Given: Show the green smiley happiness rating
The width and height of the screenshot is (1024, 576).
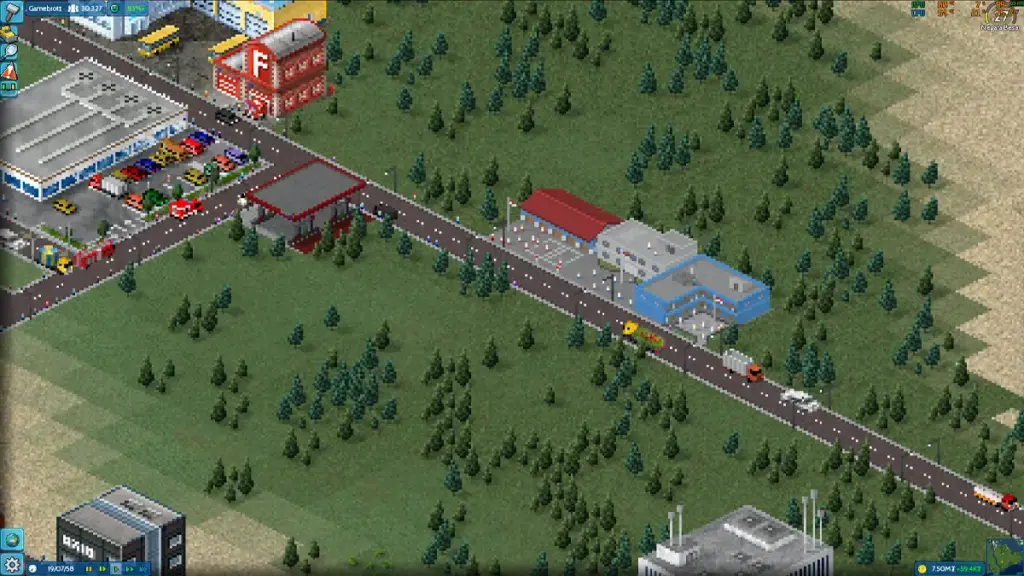Looking at the screenshot, I should pos(116,8).
